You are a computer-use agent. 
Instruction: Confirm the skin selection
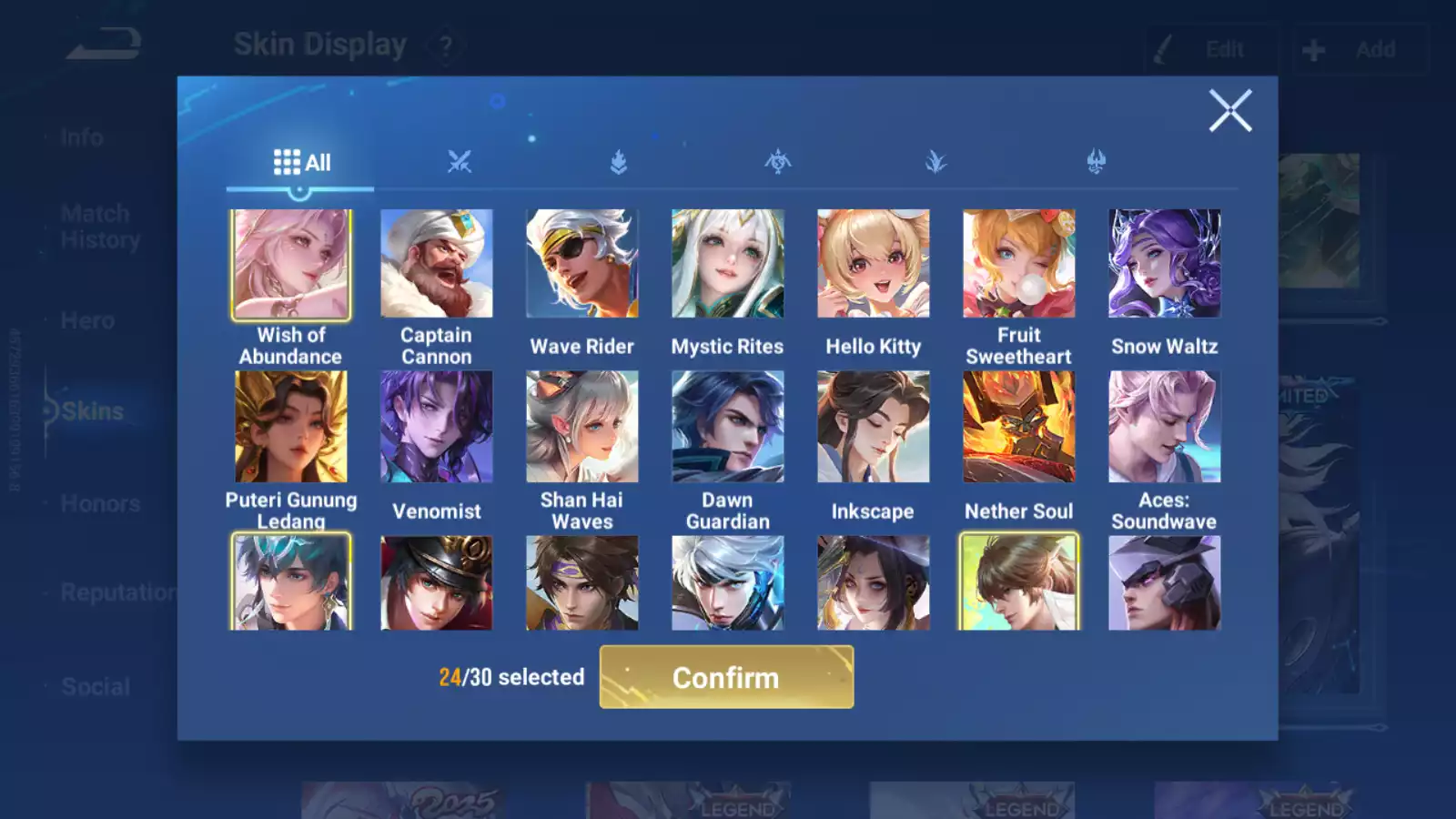[x=726, y=677]
